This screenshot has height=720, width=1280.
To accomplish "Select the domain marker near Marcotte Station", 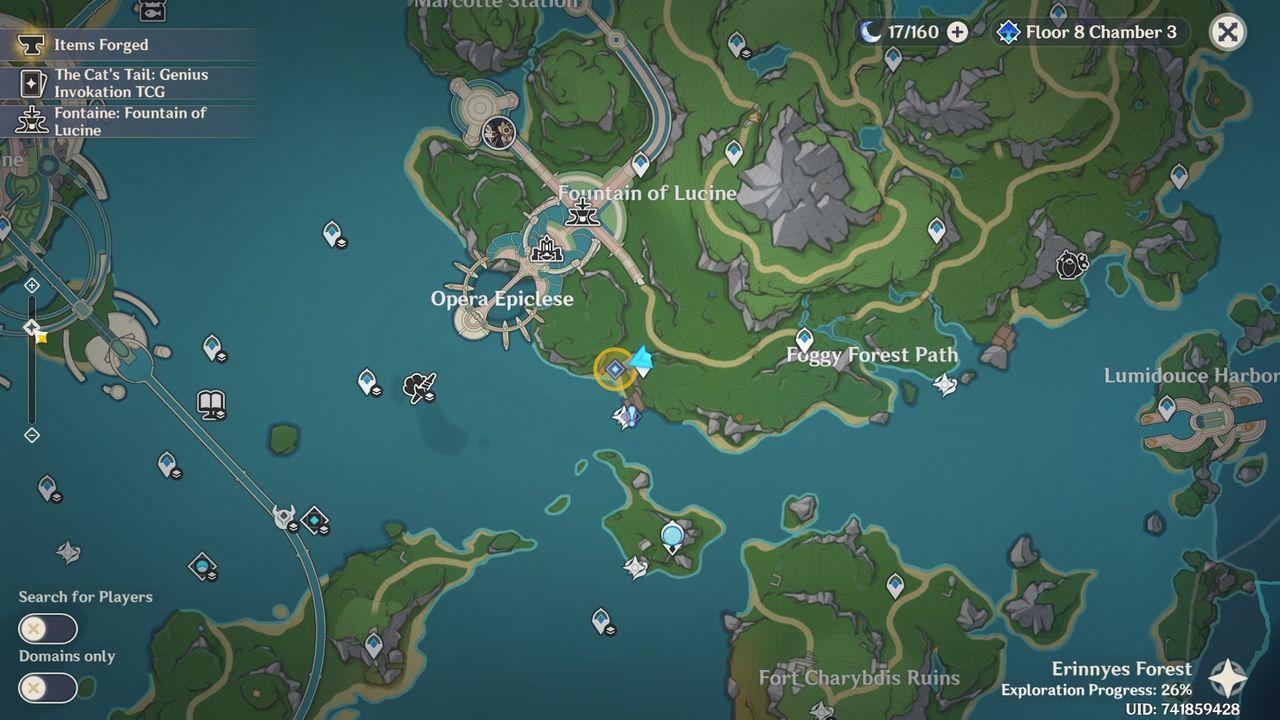I will click(x=498, y=131).
